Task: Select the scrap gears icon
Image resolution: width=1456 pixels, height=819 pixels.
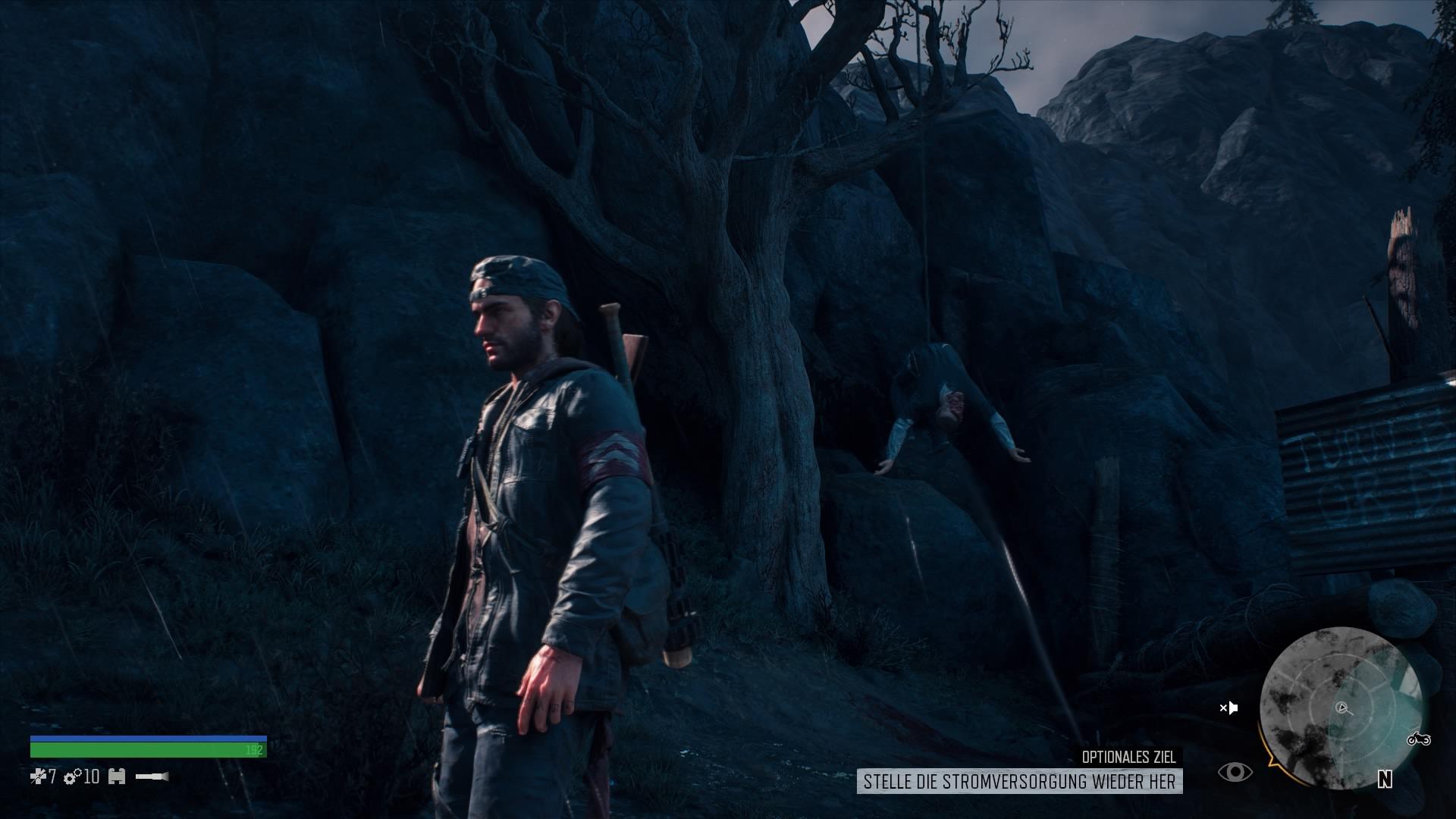Action: [73, 777]
